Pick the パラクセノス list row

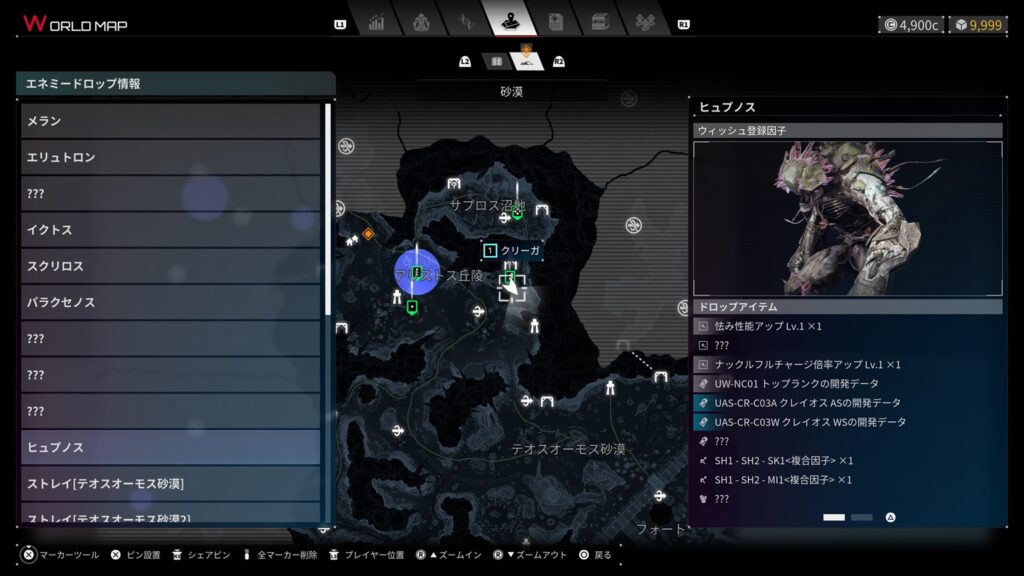(x=170, y=302)
